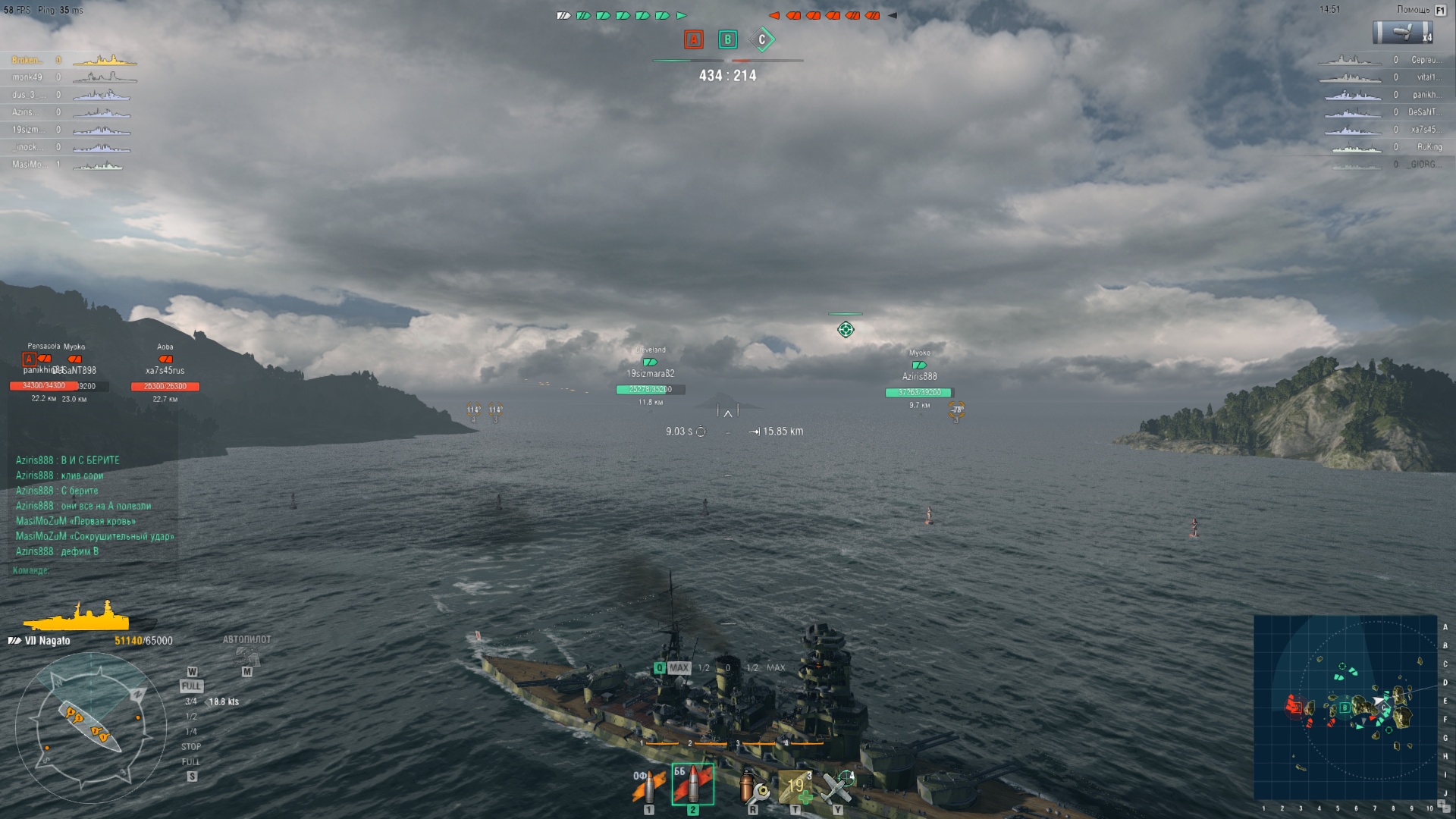Screen dimensions: 1456x819
Task: Click the capture point C diamond indicator
Action: coord(762,39)
